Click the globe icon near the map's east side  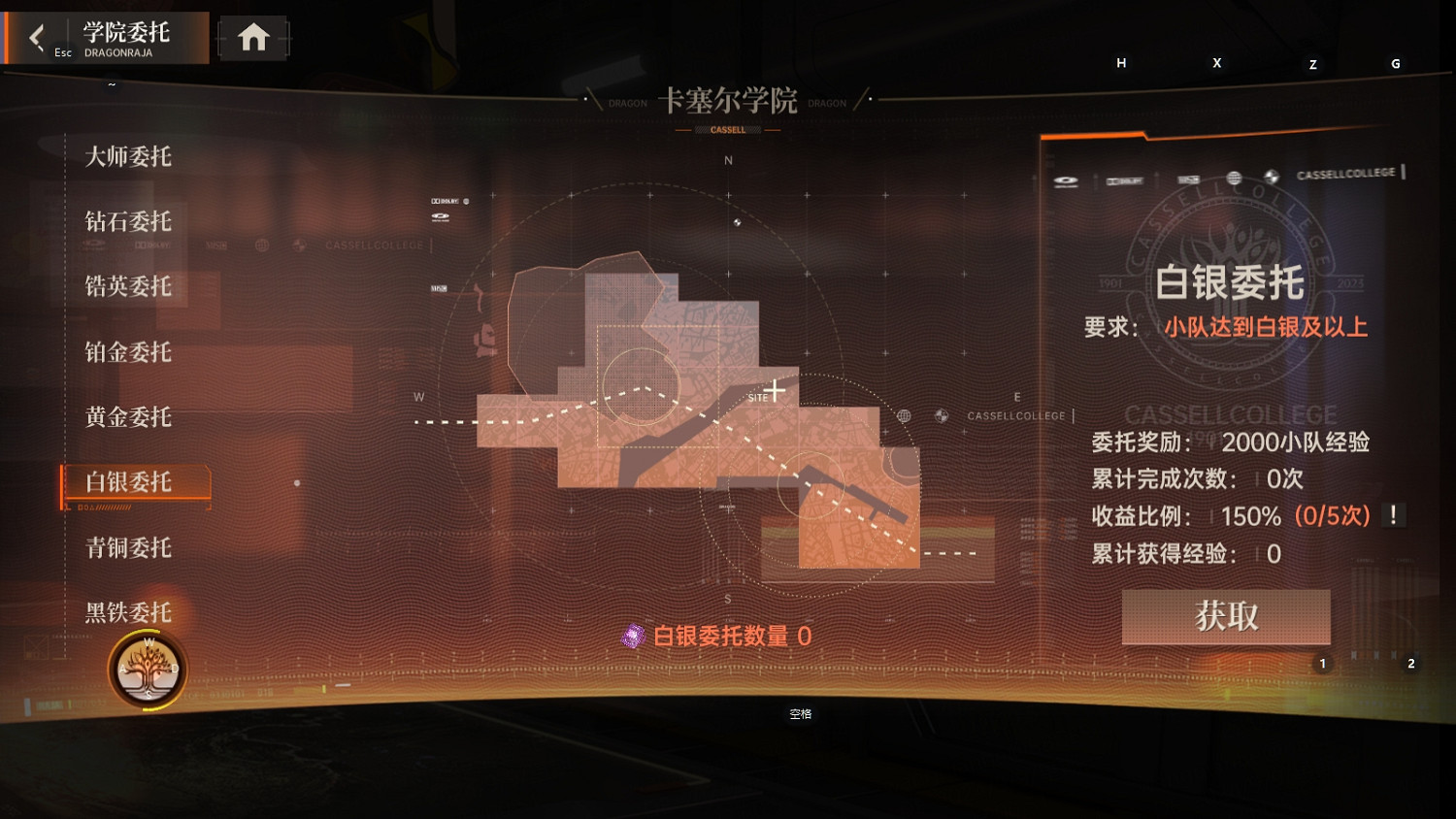(905, 414)
